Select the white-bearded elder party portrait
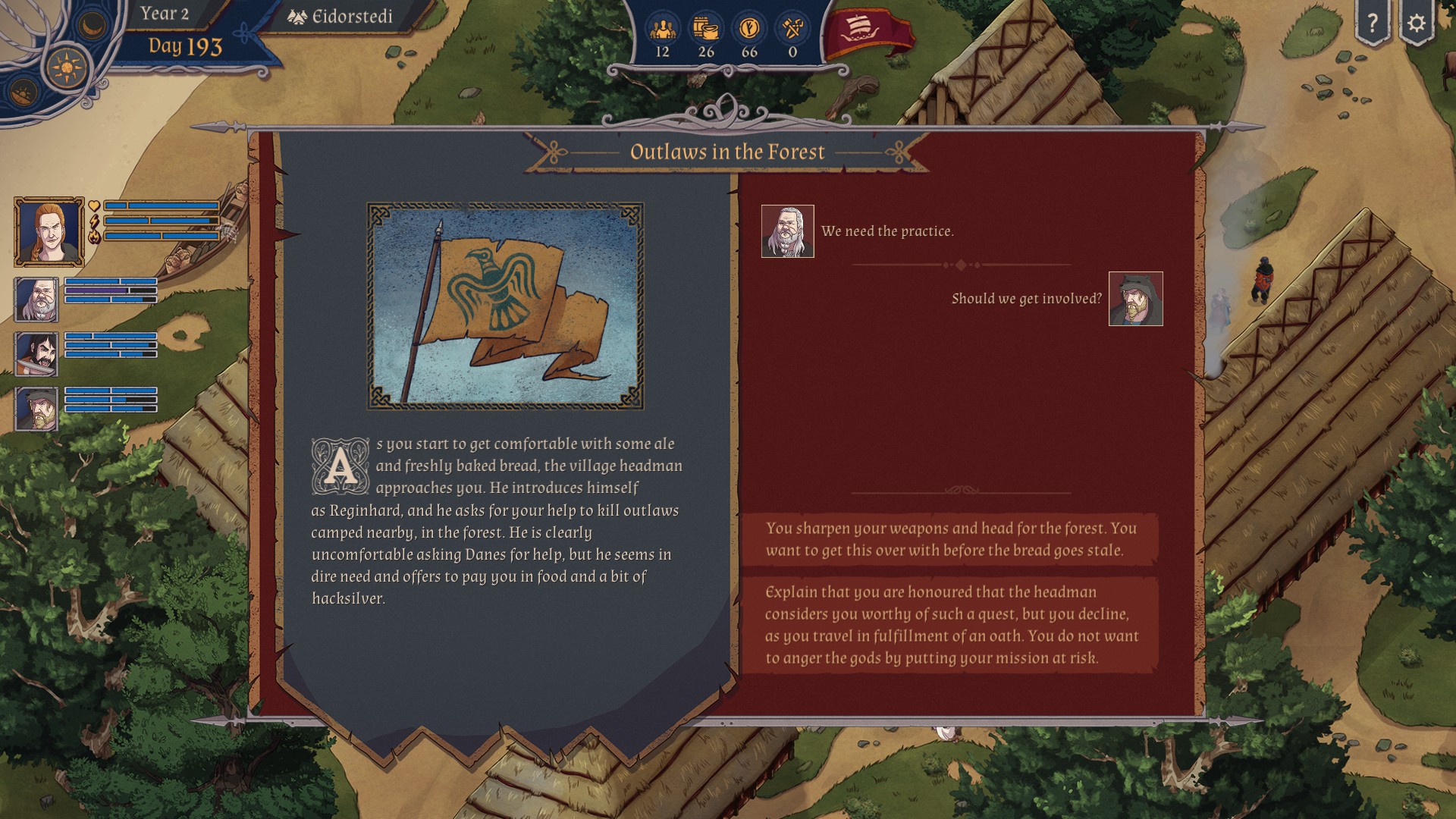Viewport: 1456px width, 819px height. (36, 299)
